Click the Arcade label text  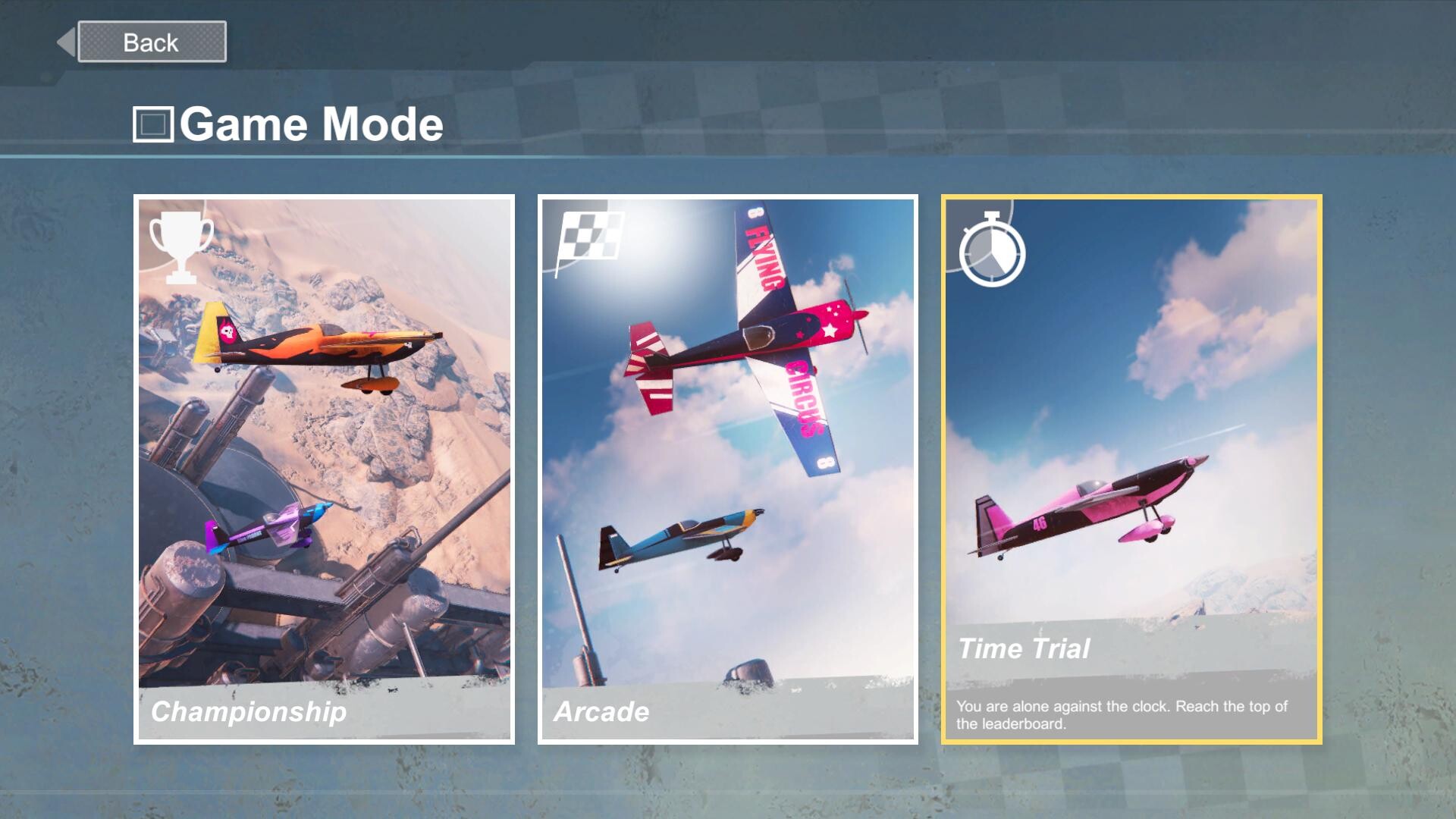(x=602, y=711)
